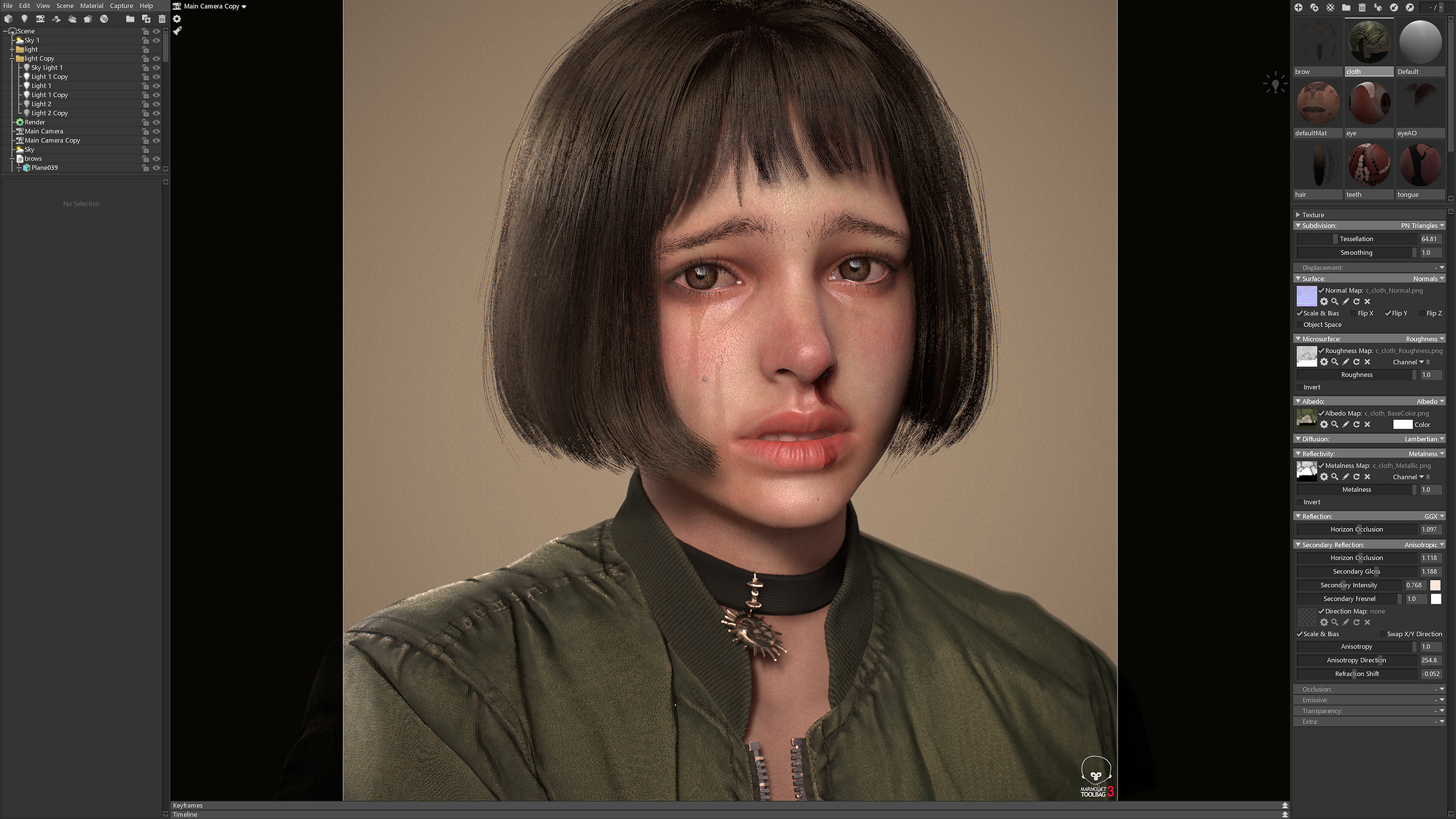Select the eye material thumbnail
The height and width of the screenshot is (819, 1456).
(x=1369, y=103)
